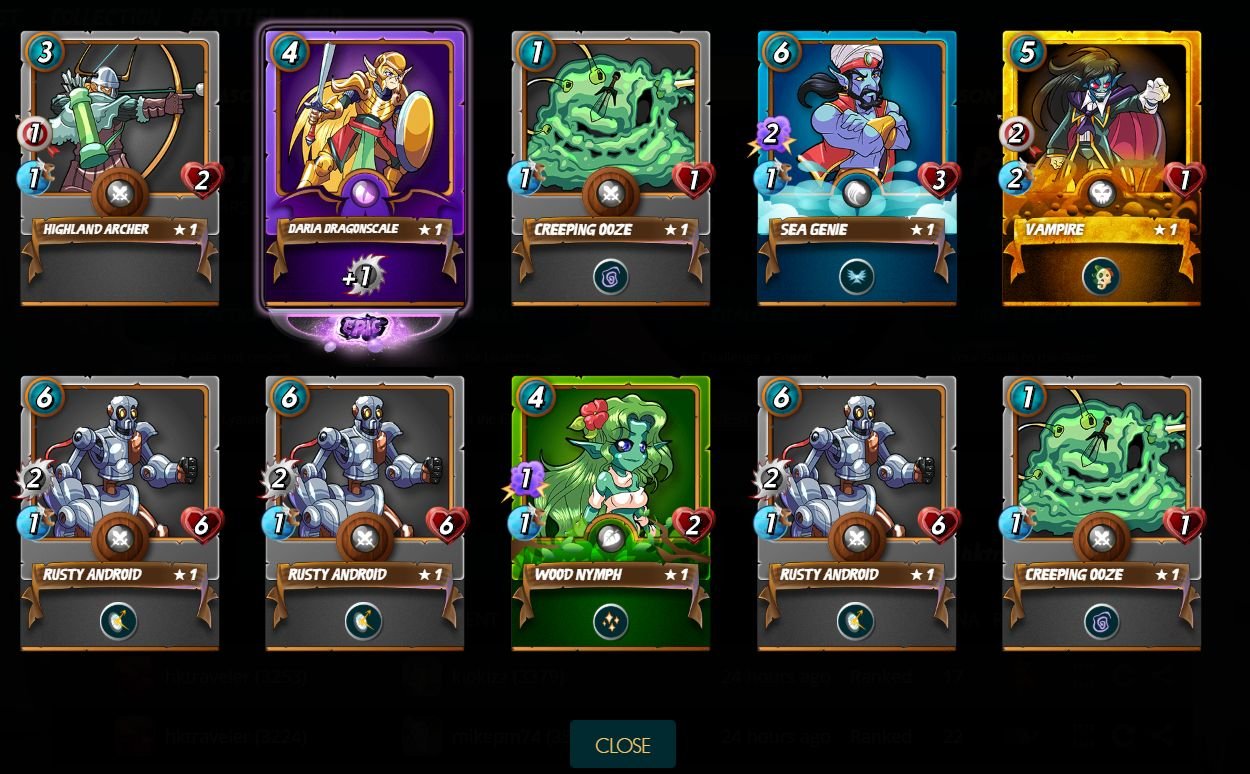Close the card reveal screen

pos(622,745)
